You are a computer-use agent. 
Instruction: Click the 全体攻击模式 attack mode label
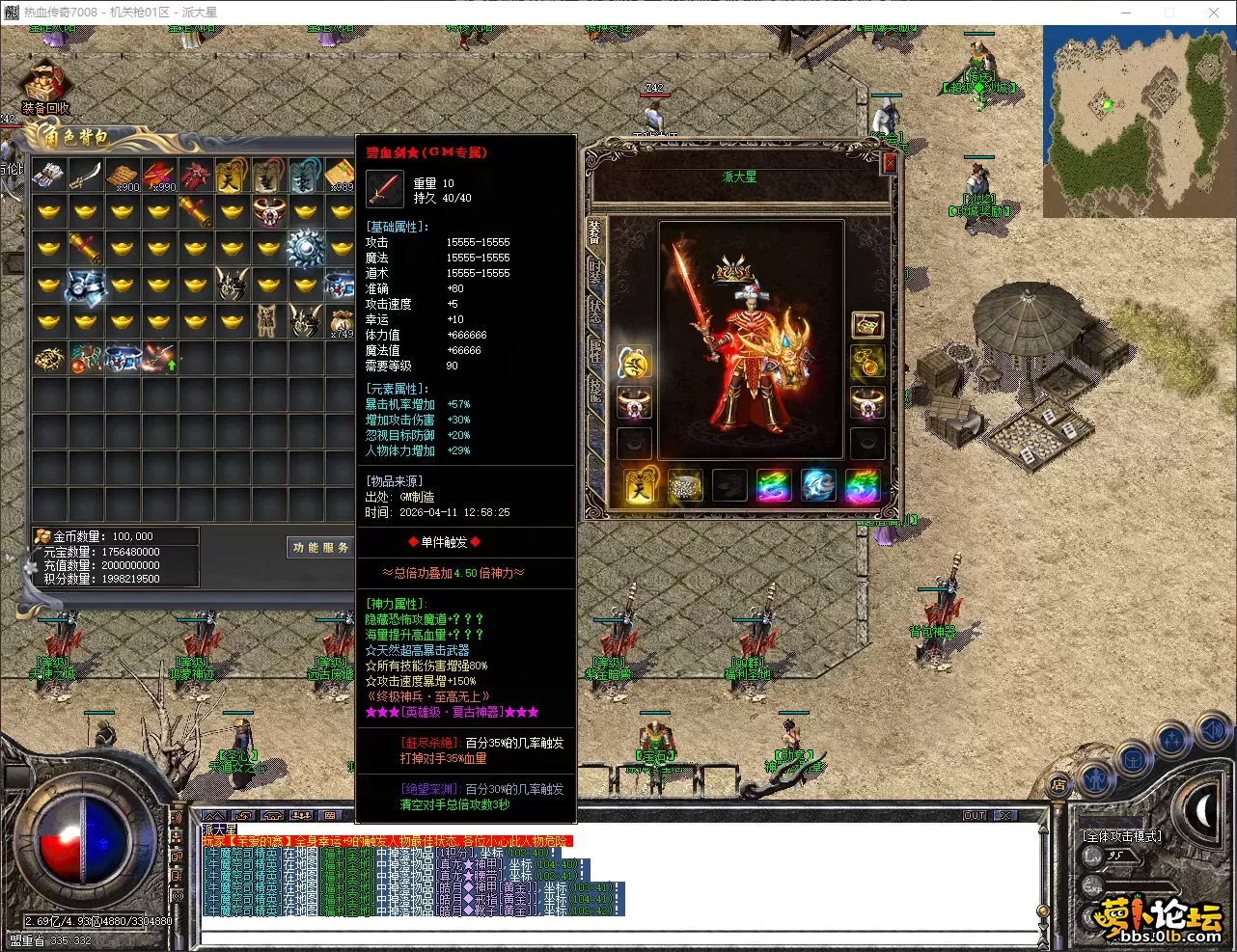pos(1121,836)
